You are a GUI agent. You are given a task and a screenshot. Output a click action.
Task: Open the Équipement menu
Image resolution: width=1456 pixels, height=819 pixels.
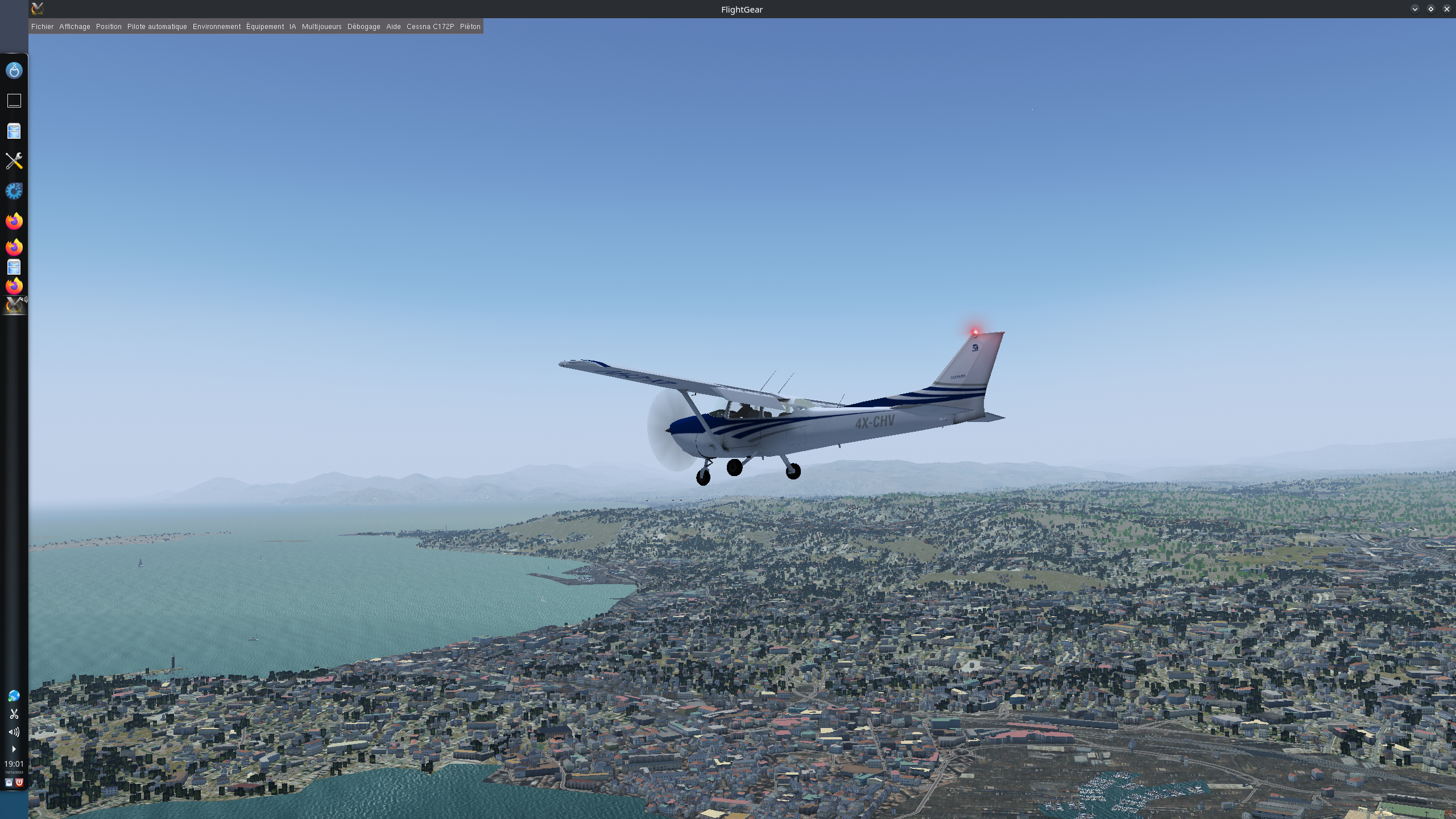point(265,27)
